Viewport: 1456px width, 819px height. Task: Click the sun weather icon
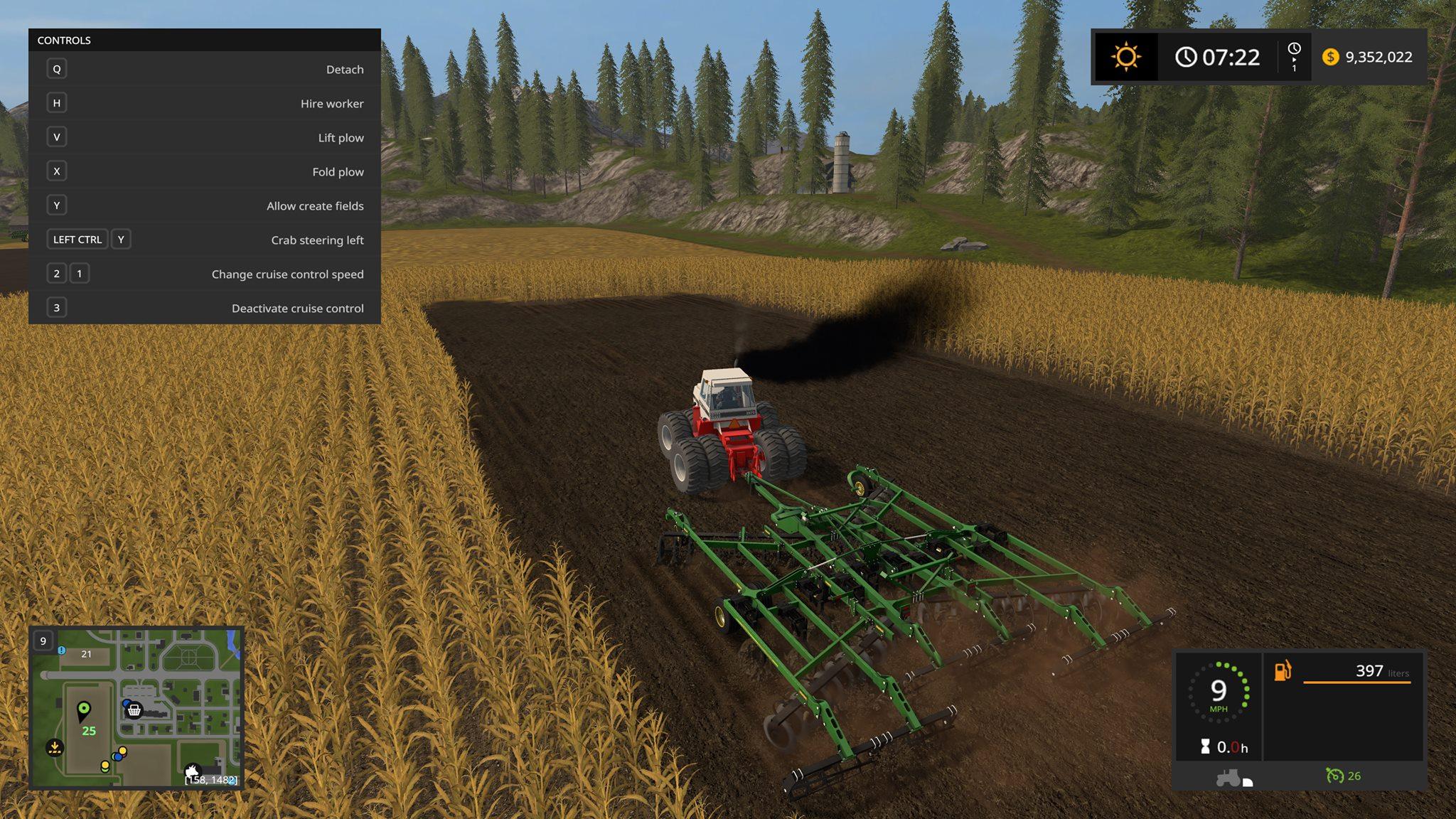click(x=1126, y=57)
